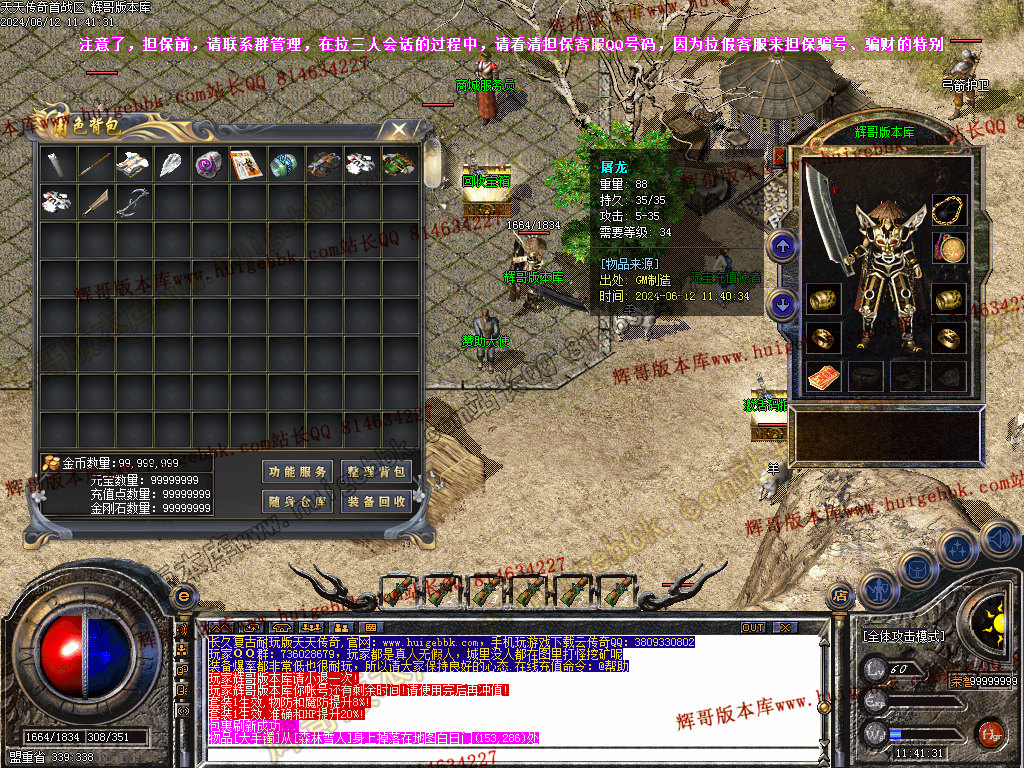Click the OUT button above chat

point(753,627)
